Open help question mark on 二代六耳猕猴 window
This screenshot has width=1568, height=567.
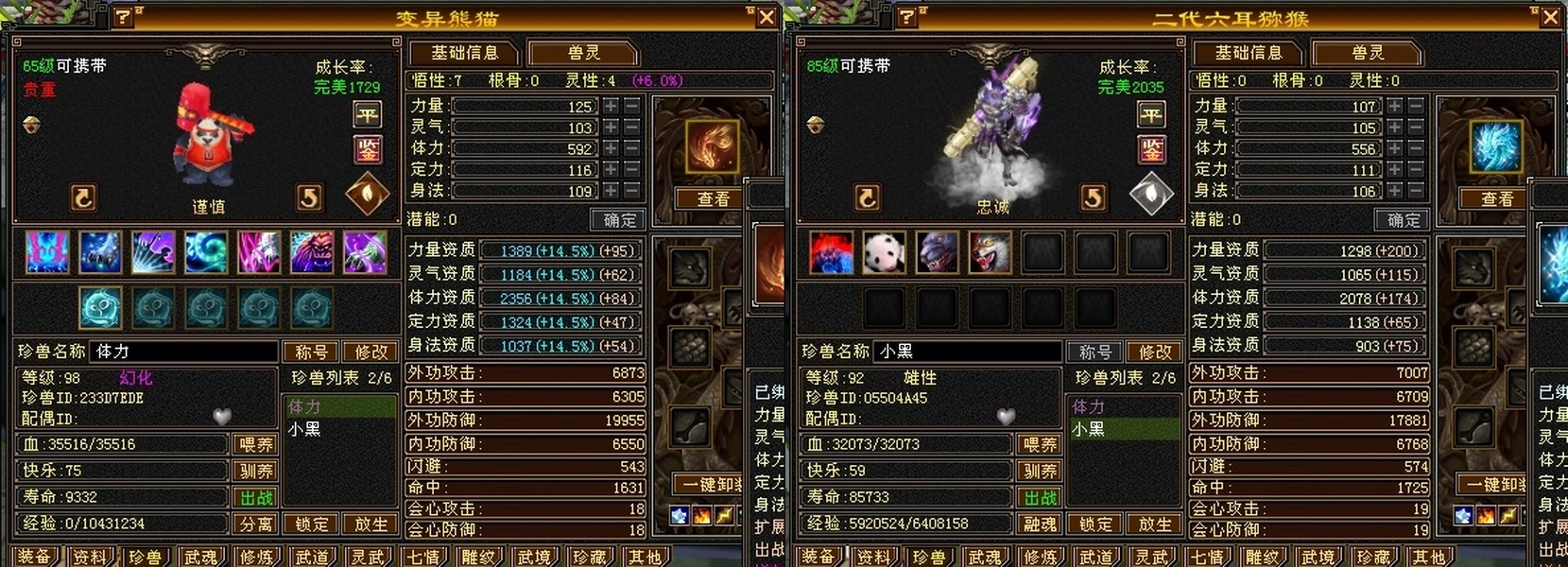coord(907,17)
